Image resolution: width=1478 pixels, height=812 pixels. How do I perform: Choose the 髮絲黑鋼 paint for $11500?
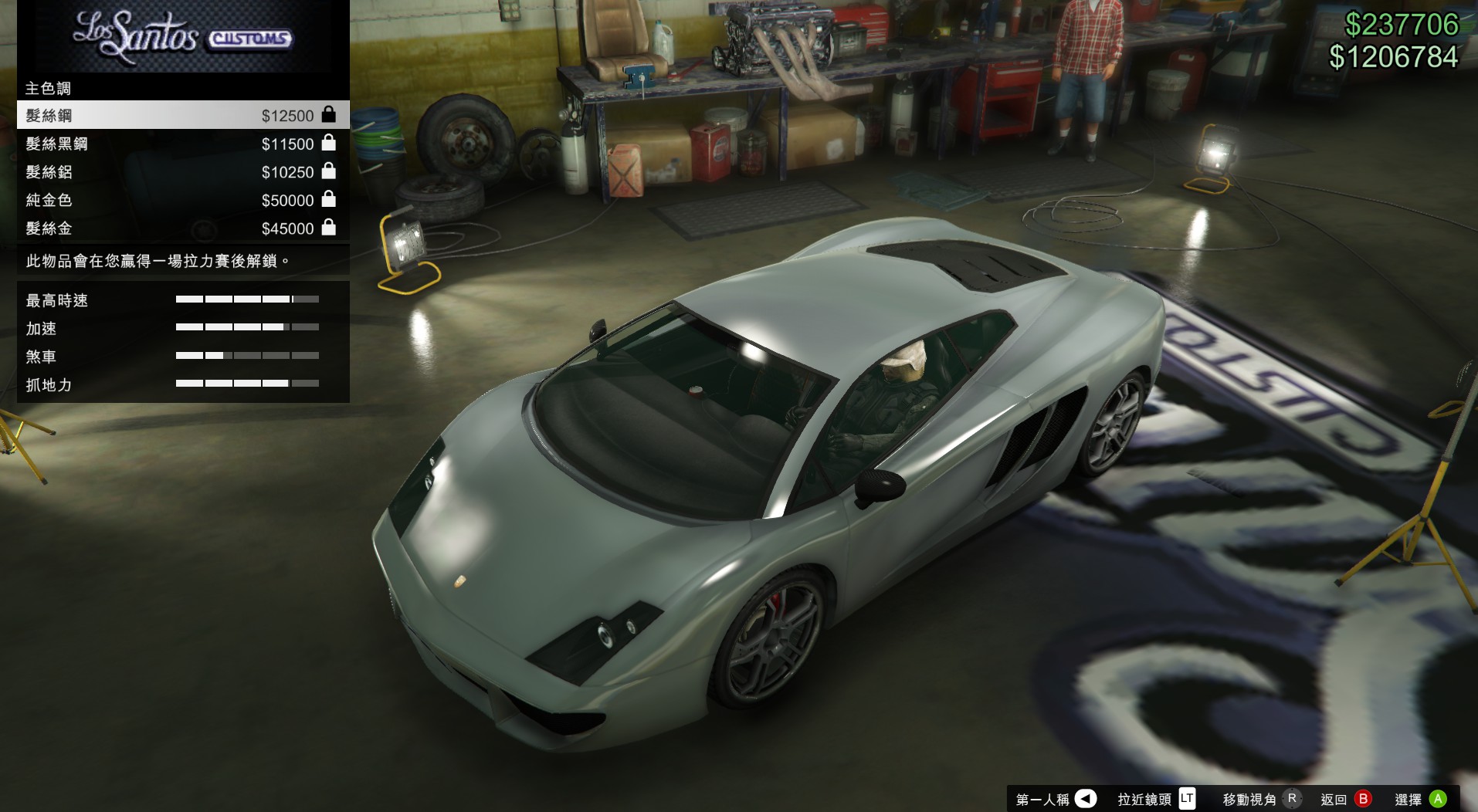click(x=182, y=144)
